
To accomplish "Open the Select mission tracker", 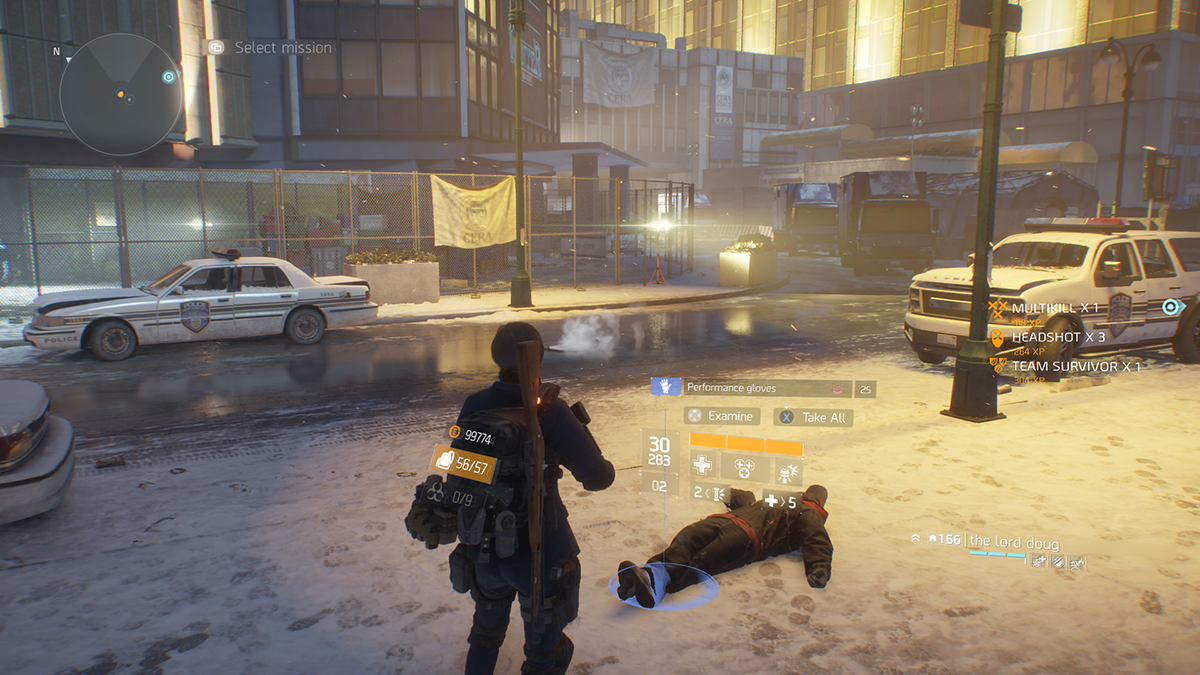I will point(271,47).
